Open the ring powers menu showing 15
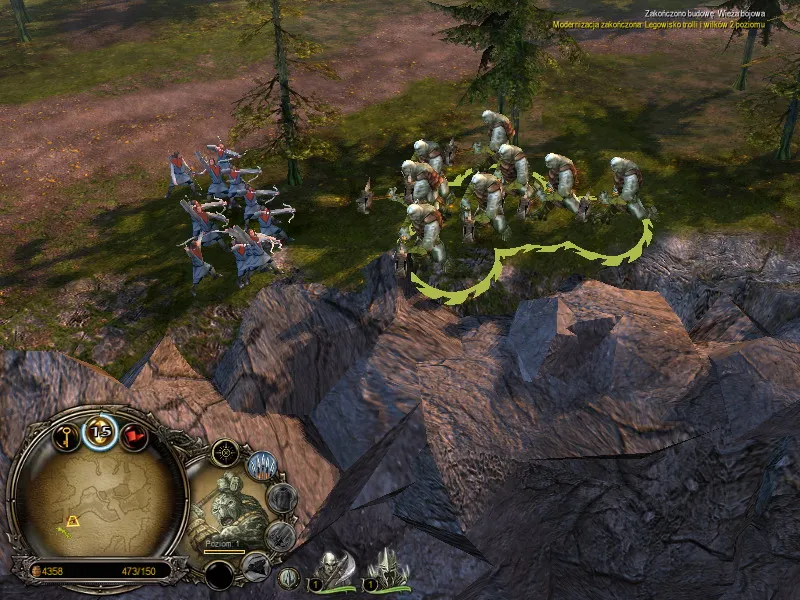The width and height of the screenshot is (800, 600). pos(99,431)
